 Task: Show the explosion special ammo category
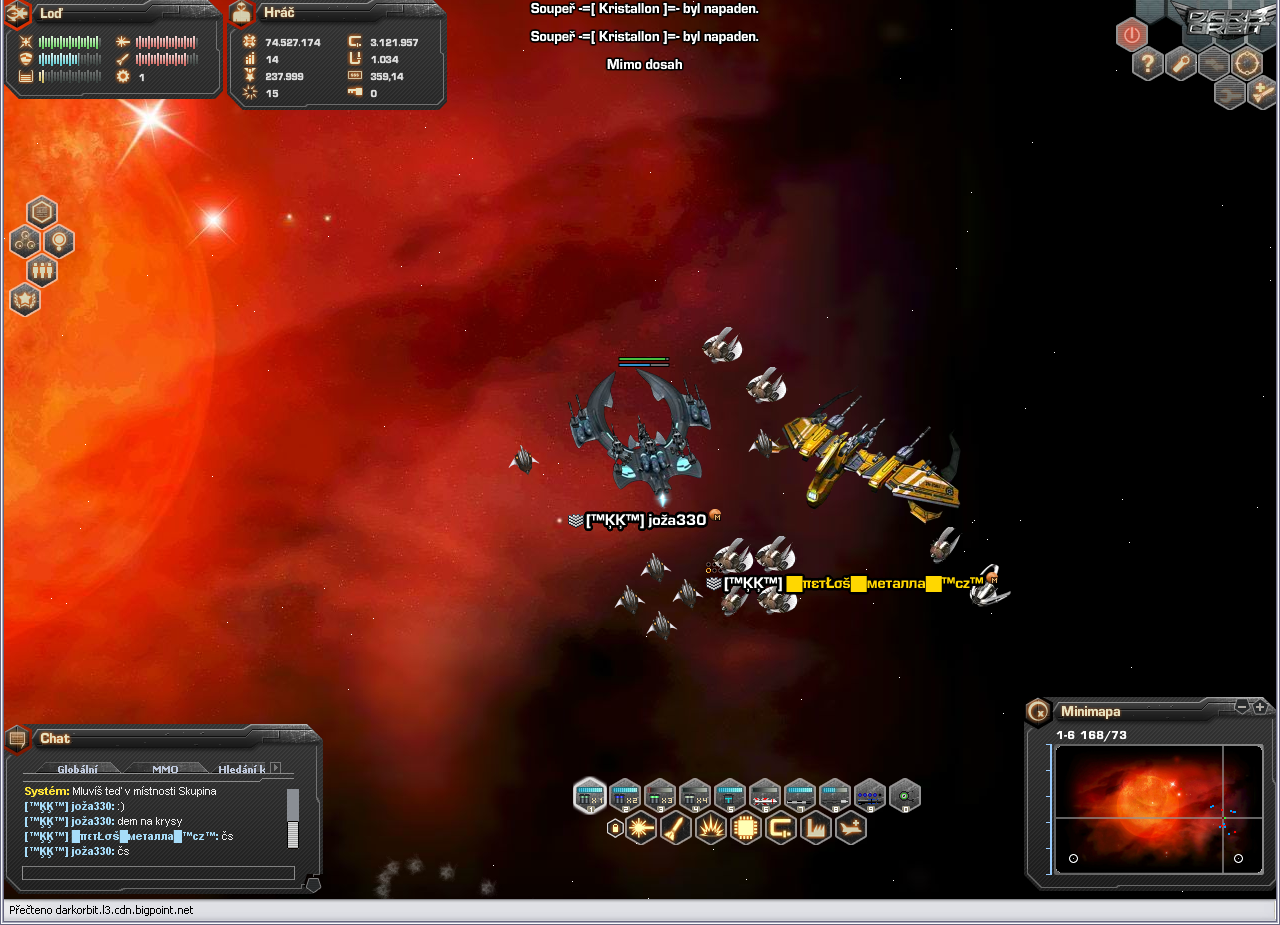pyautogui.click(x=711, y=828)
